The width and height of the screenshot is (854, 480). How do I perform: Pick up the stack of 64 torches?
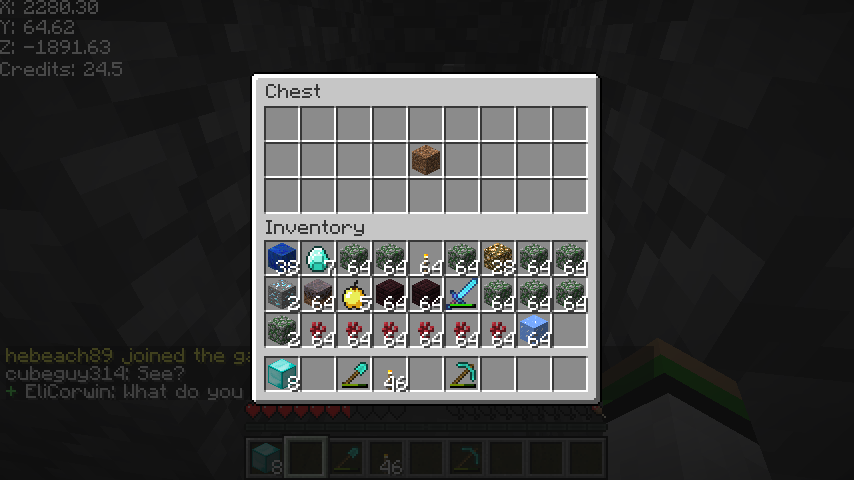click(426, 259)
